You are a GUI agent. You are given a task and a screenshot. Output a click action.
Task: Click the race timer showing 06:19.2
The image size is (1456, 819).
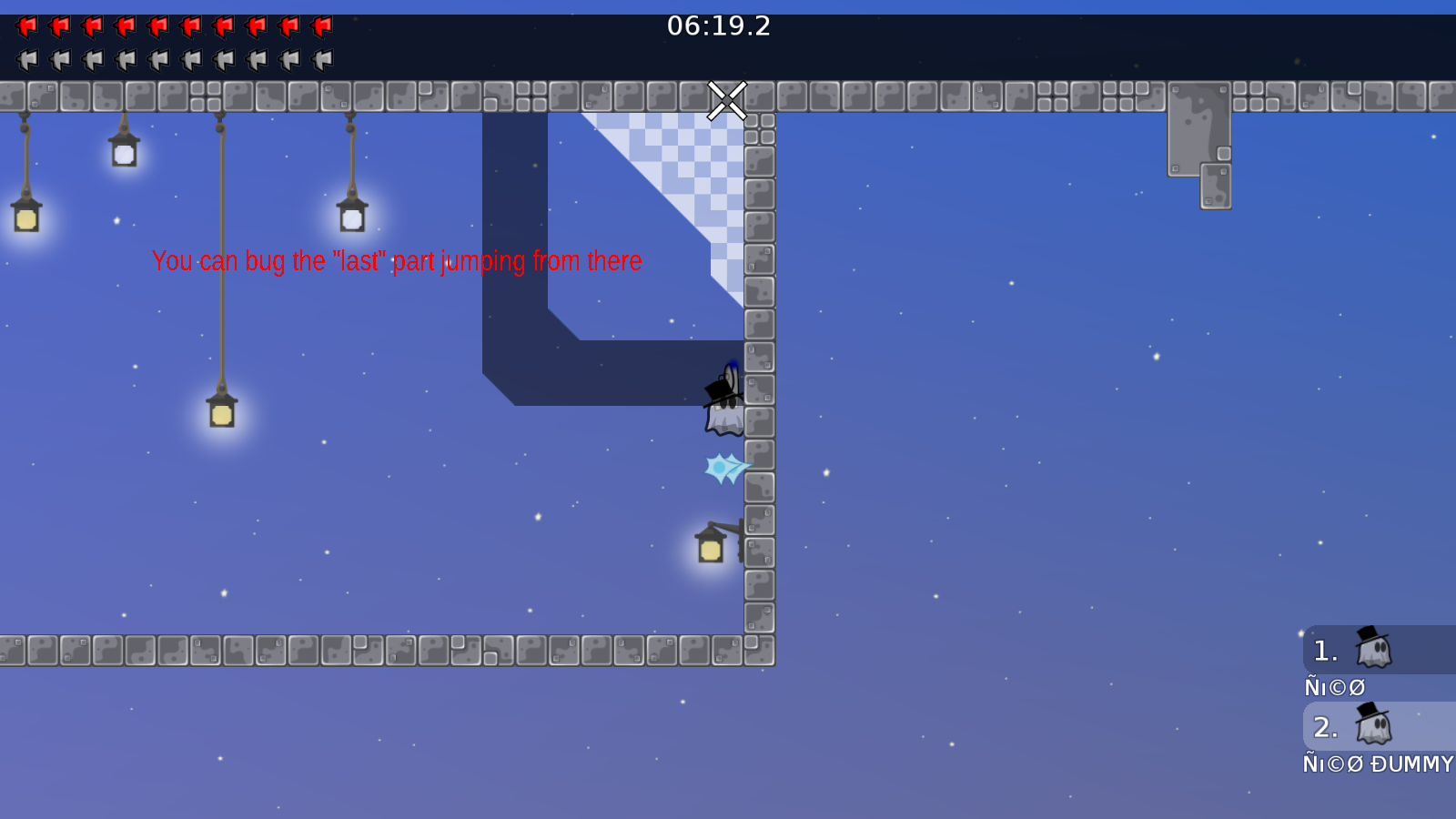coord(719,26)
